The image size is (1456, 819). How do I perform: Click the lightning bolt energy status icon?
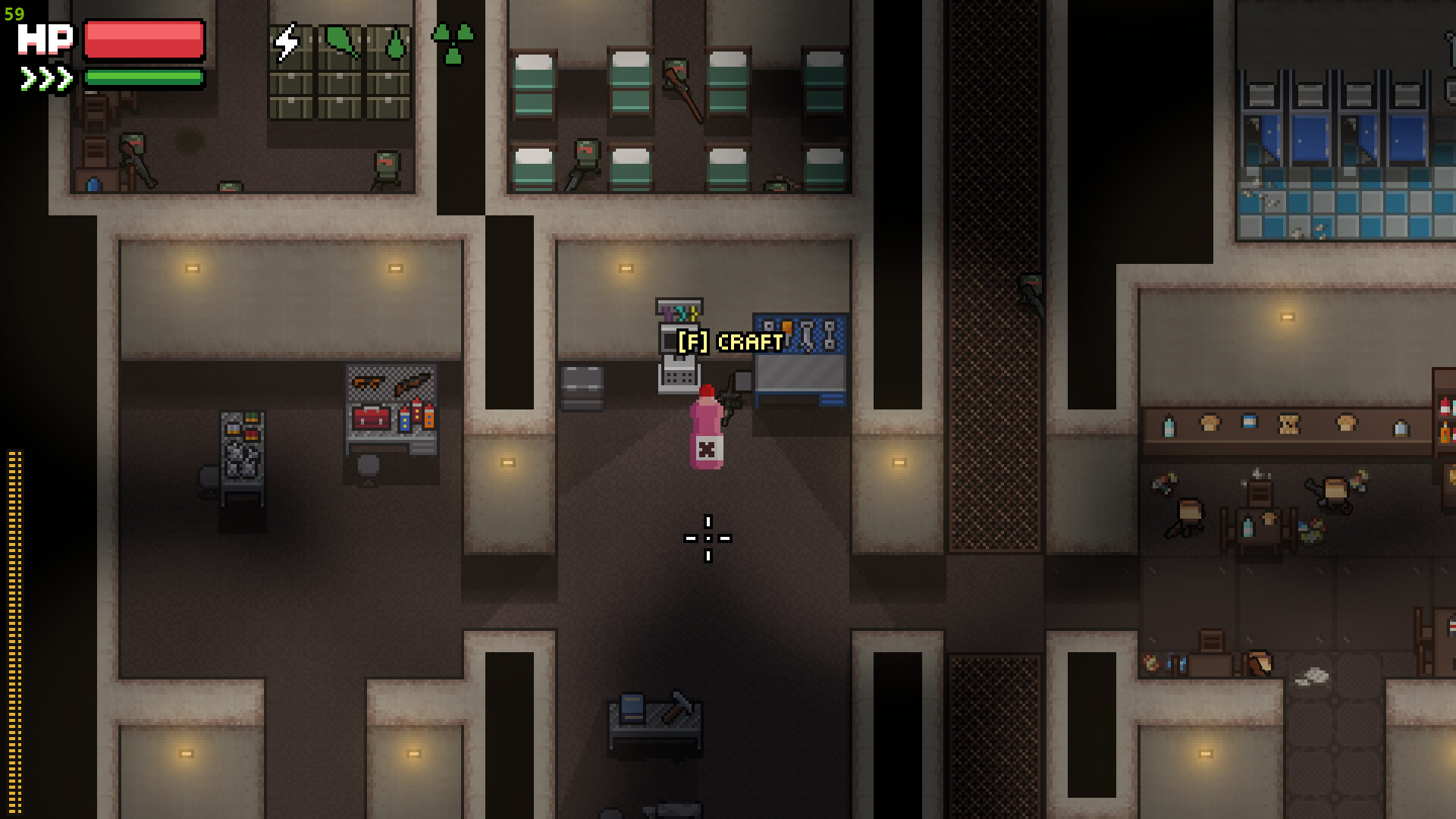pyautogui.click(x=287, y=42)
